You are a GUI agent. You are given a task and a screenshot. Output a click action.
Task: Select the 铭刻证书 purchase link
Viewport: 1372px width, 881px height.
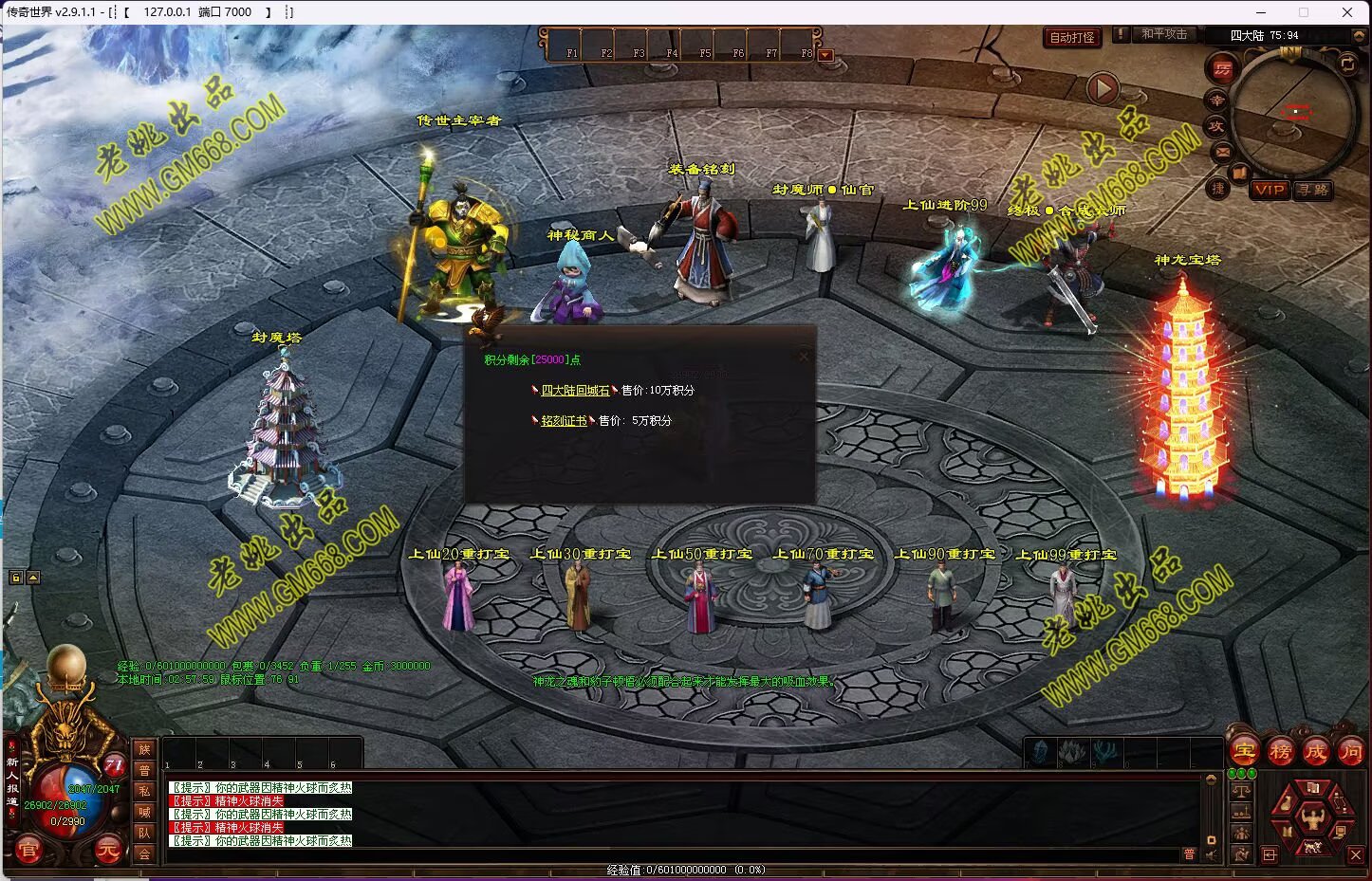pos(564,421)
